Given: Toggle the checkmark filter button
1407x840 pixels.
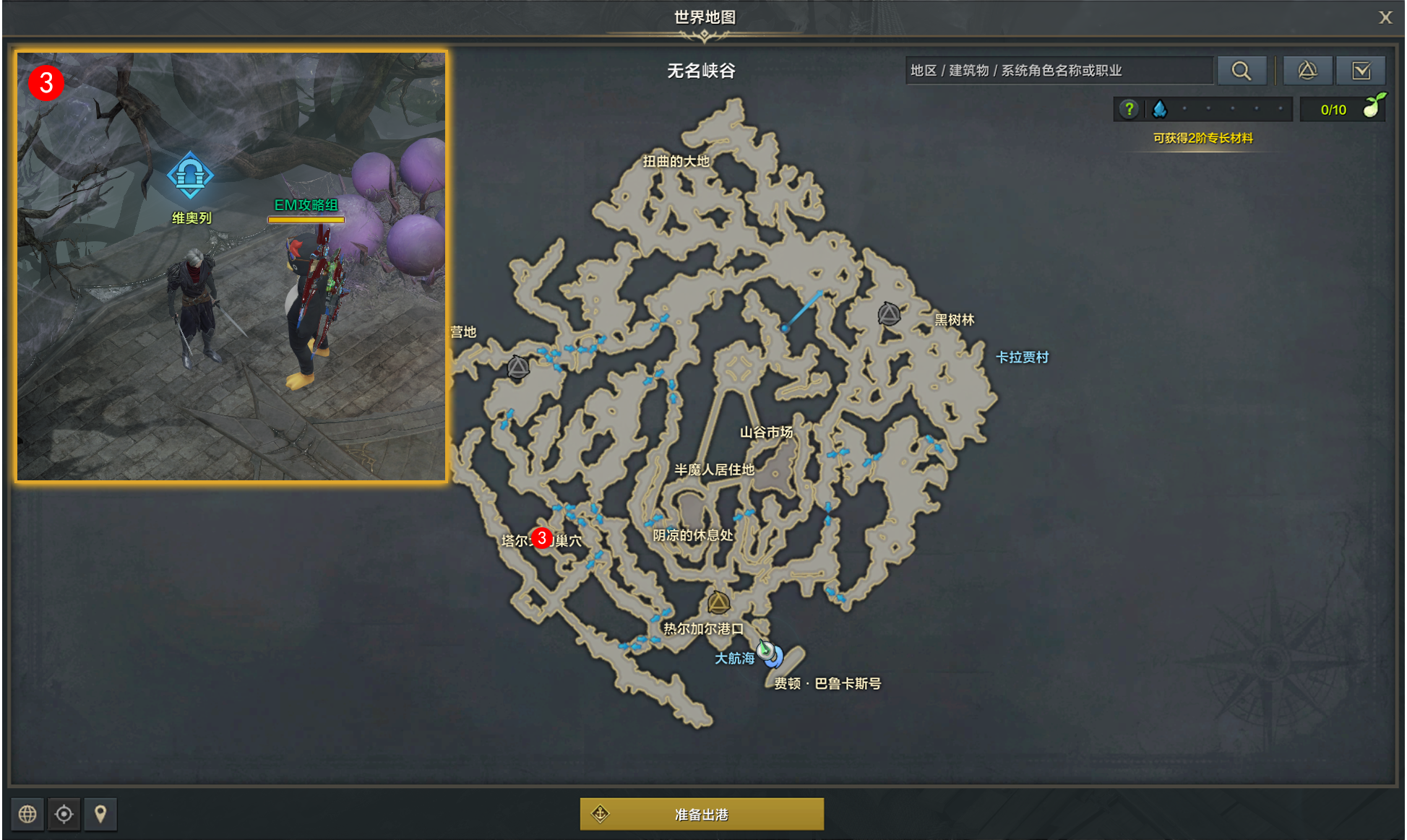Looking at the screenshot, I should pos(1361,70).
